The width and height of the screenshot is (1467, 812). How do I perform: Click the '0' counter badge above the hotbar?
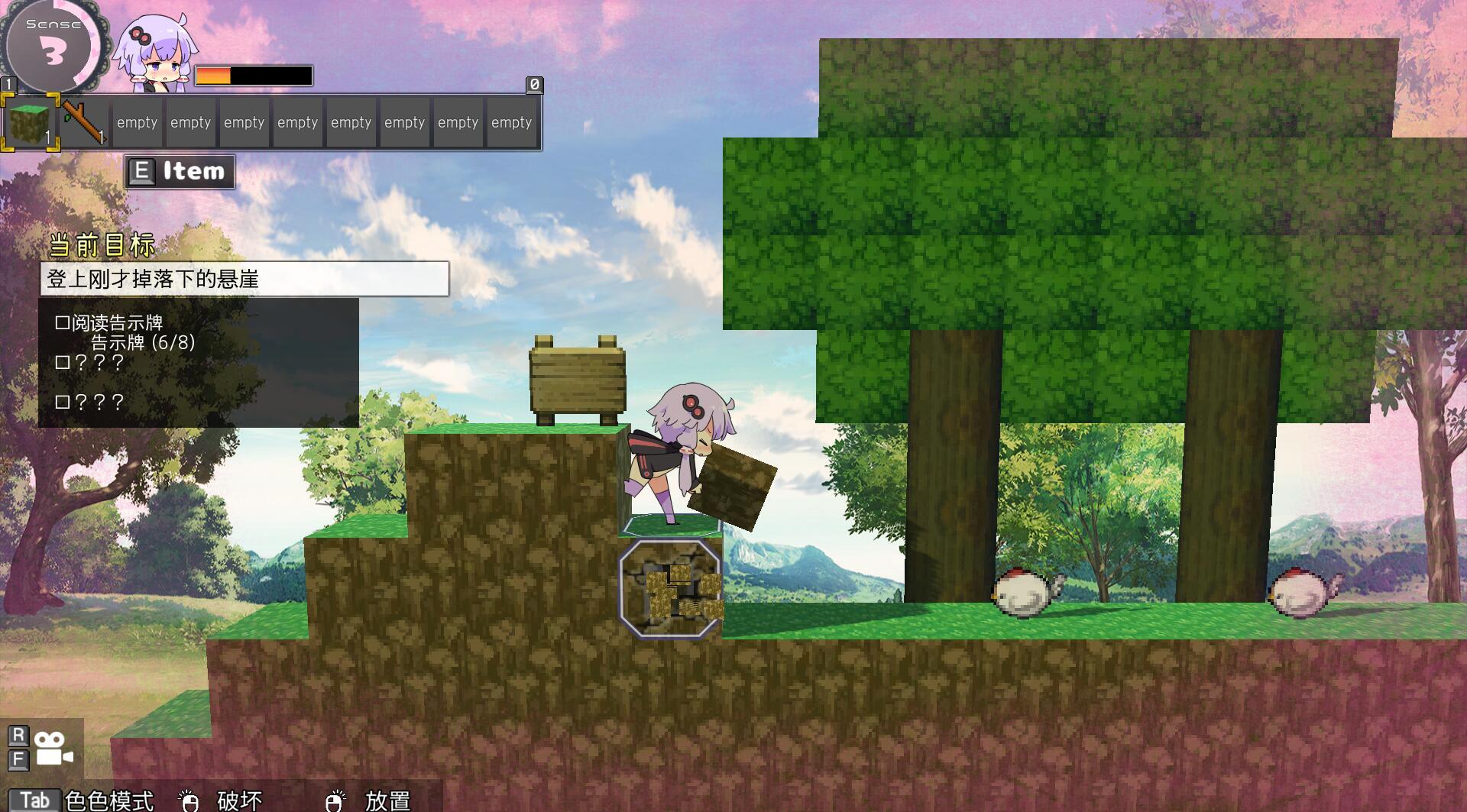point(533,86)
